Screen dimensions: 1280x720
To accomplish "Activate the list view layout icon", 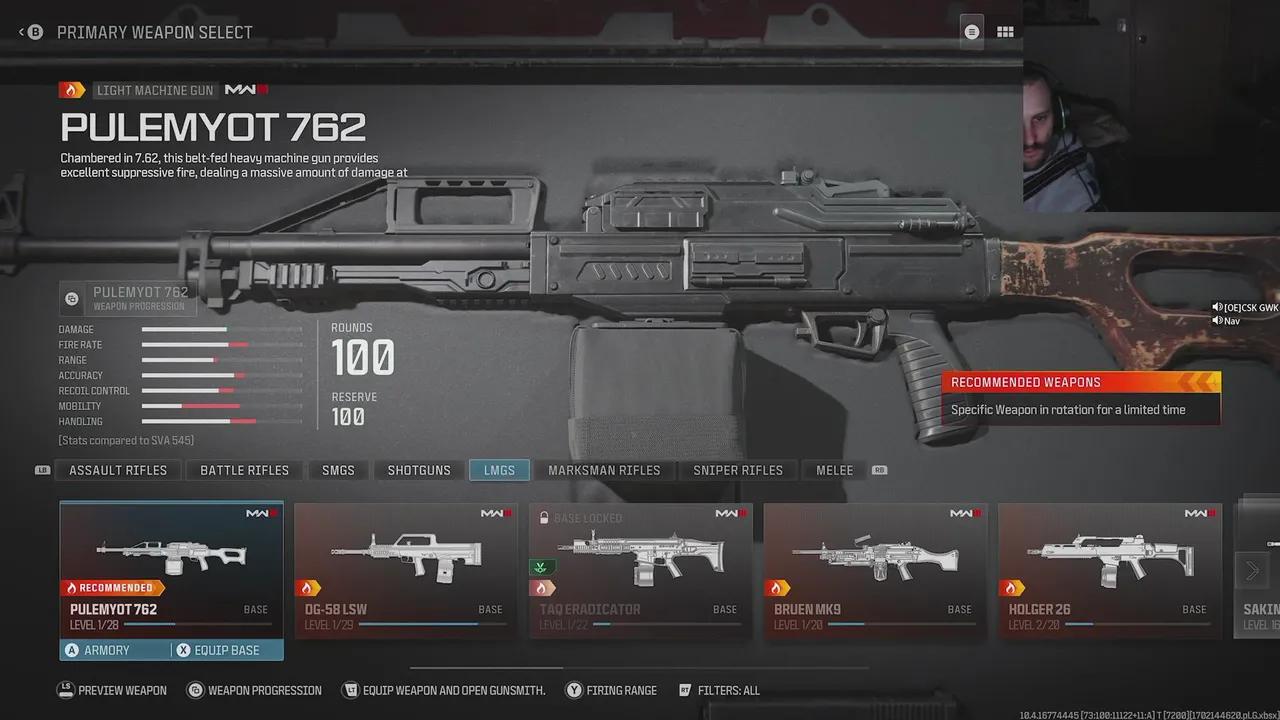I will 971,32.
